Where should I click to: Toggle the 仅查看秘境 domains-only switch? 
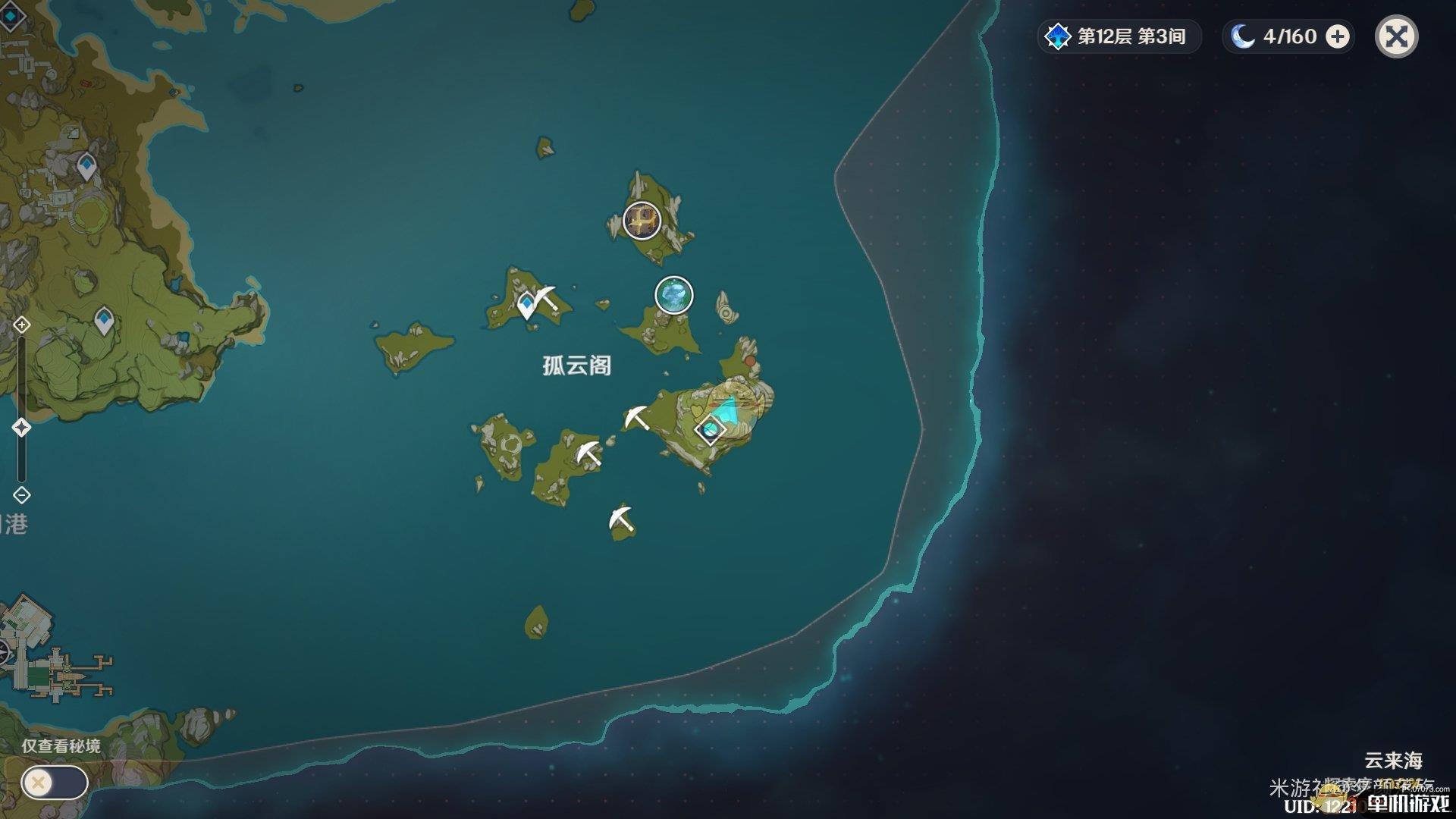55,782
